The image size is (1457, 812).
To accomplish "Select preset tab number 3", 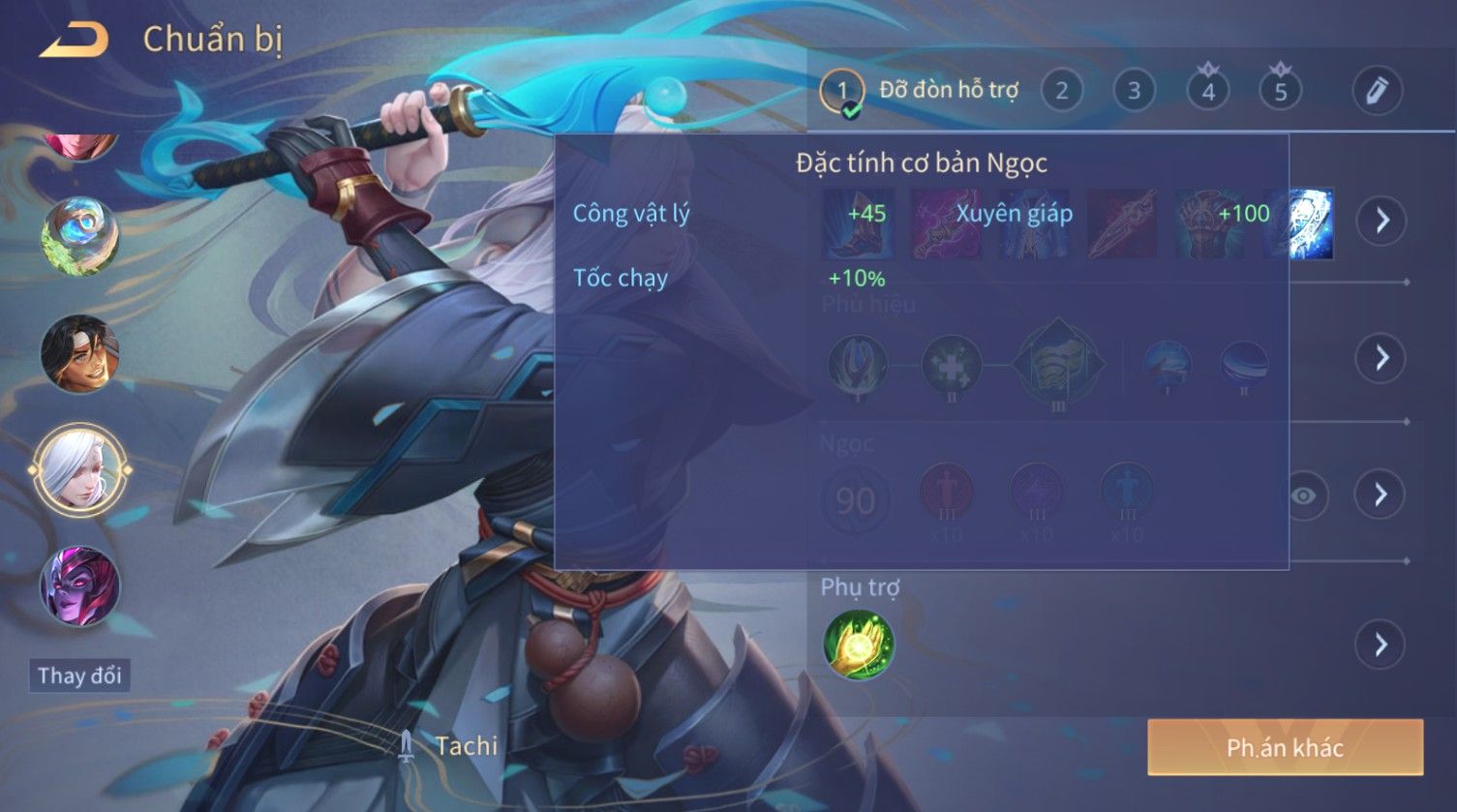I will click(1134, 91).
